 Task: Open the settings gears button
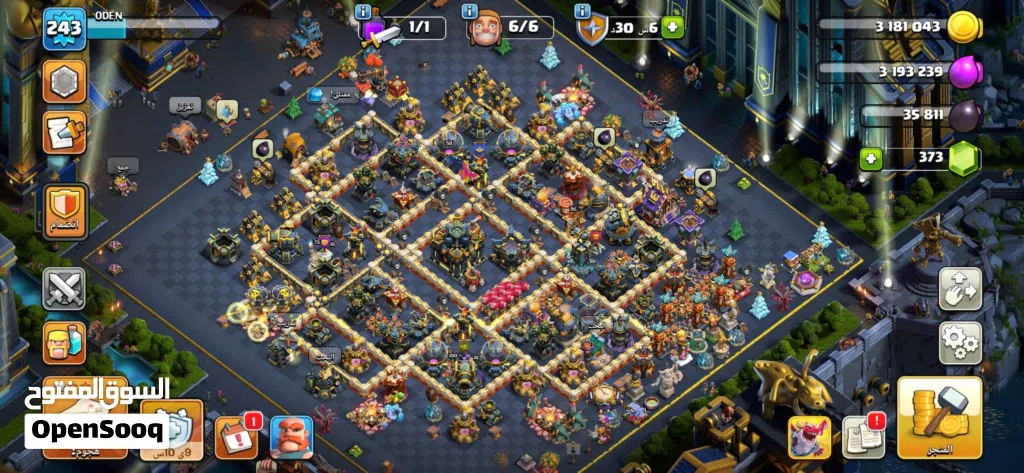(959, 343)
